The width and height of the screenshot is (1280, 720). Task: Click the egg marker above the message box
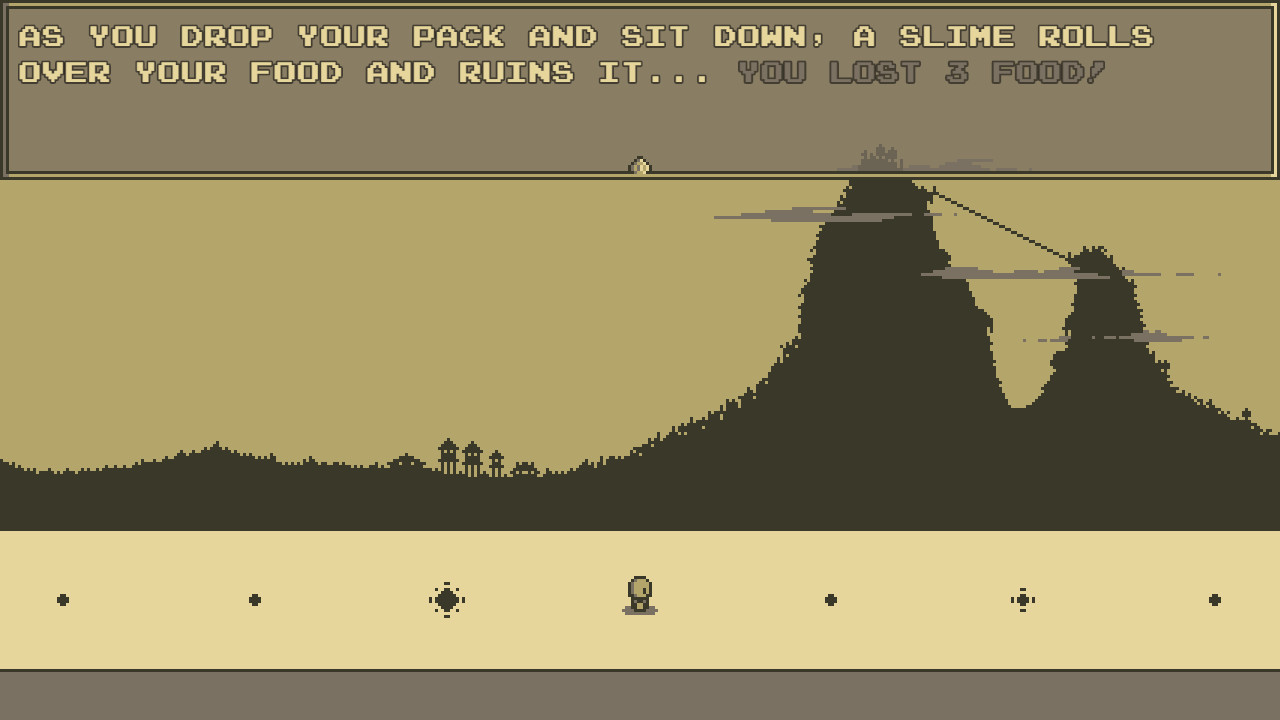640,166
